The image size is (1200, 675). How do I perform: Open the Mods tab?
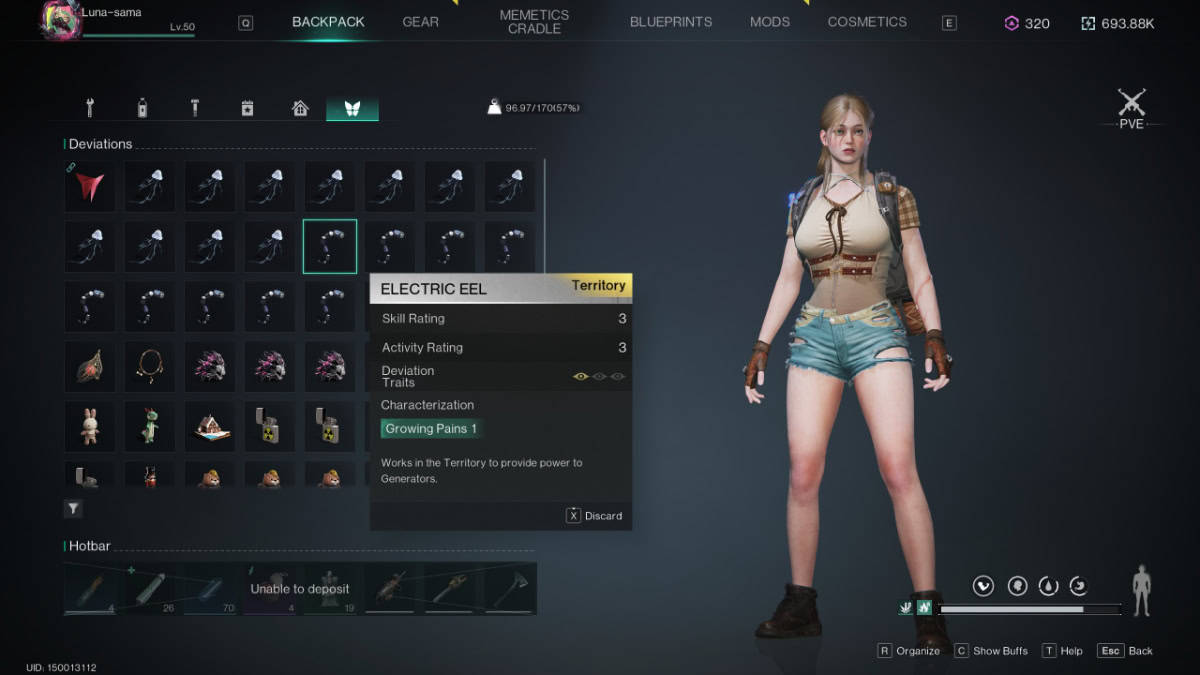click(x=770, y=22)
